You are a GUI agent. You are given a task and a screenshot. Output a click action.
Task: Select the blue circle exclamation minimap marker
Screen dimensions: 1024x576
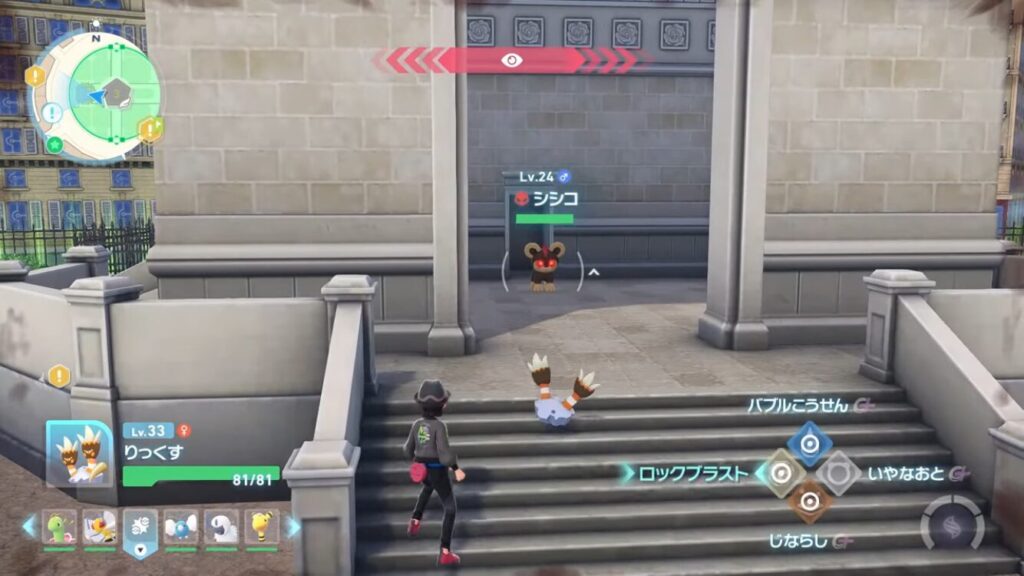pyautogui.click(x=51, y=113)
